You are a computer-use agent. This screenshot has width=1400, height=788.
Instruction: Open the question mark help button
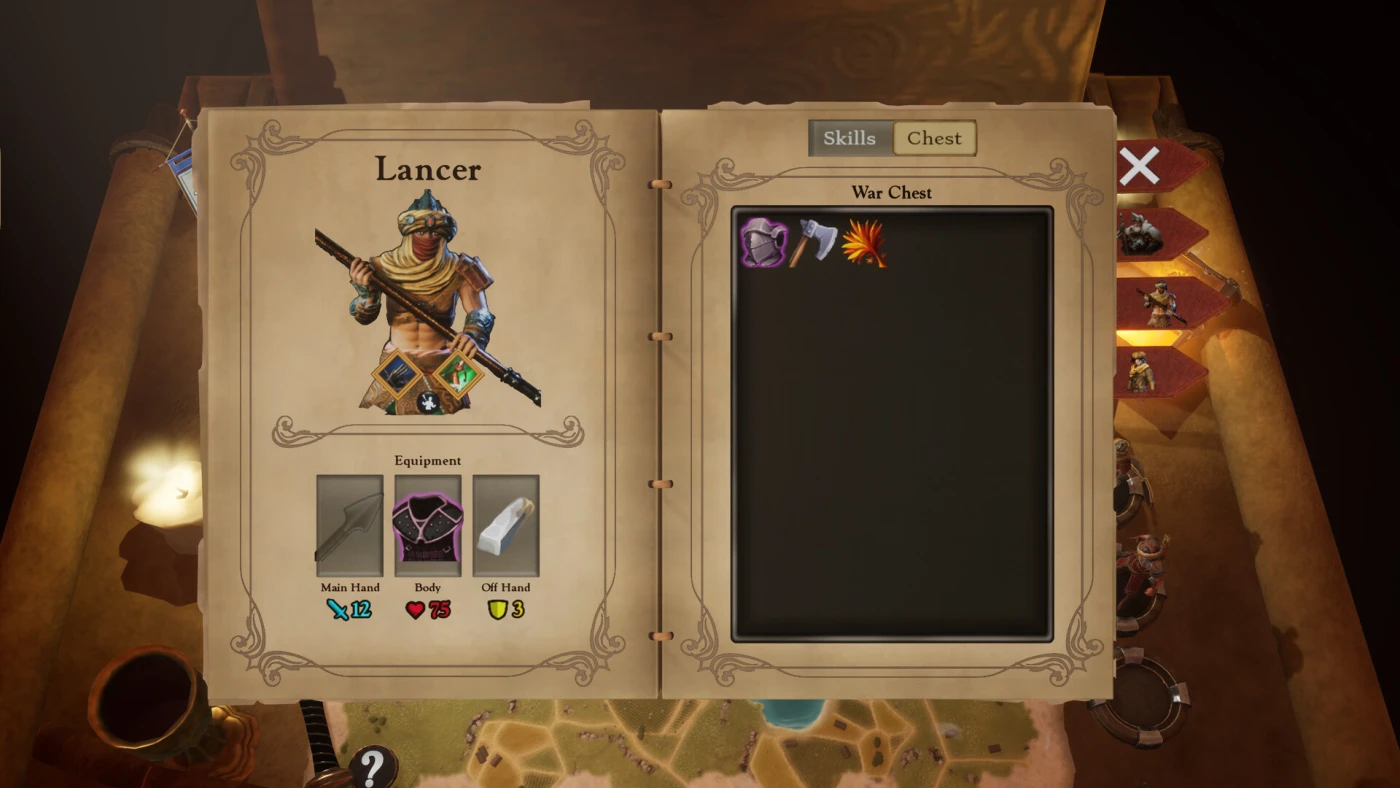(x=373, y=767)
